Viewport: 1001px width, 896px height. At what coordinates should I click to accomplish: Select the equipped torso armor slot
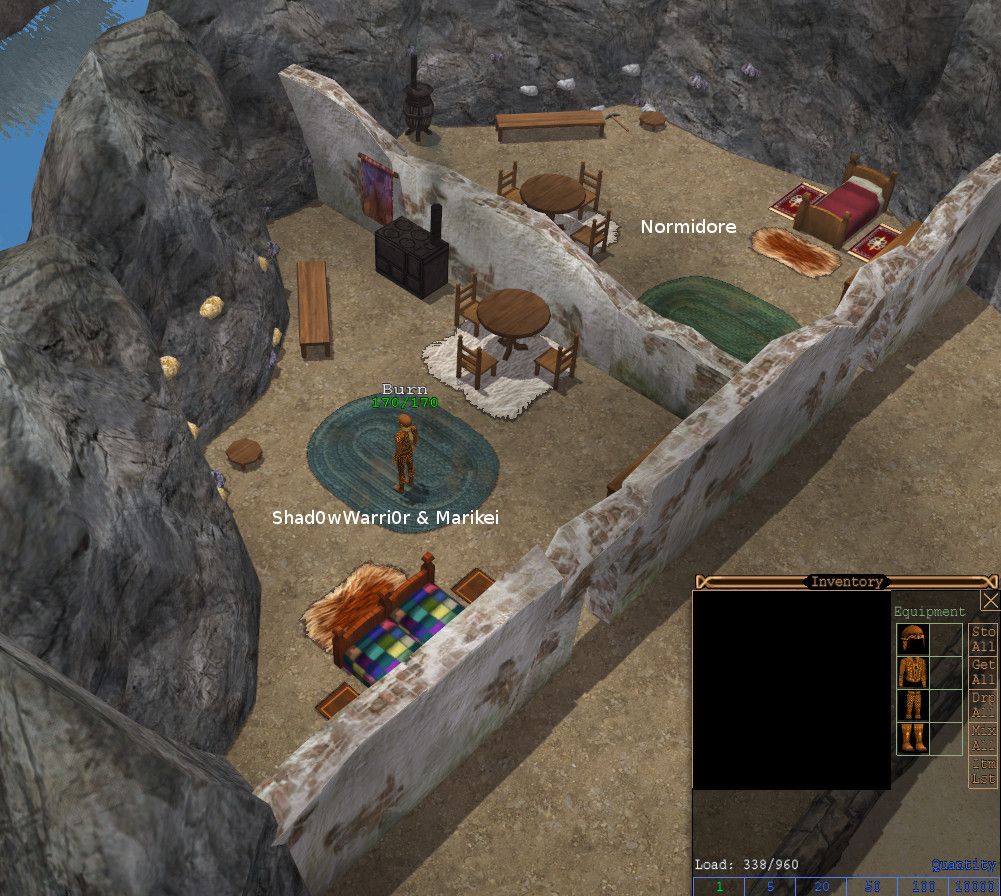point(913,672)
